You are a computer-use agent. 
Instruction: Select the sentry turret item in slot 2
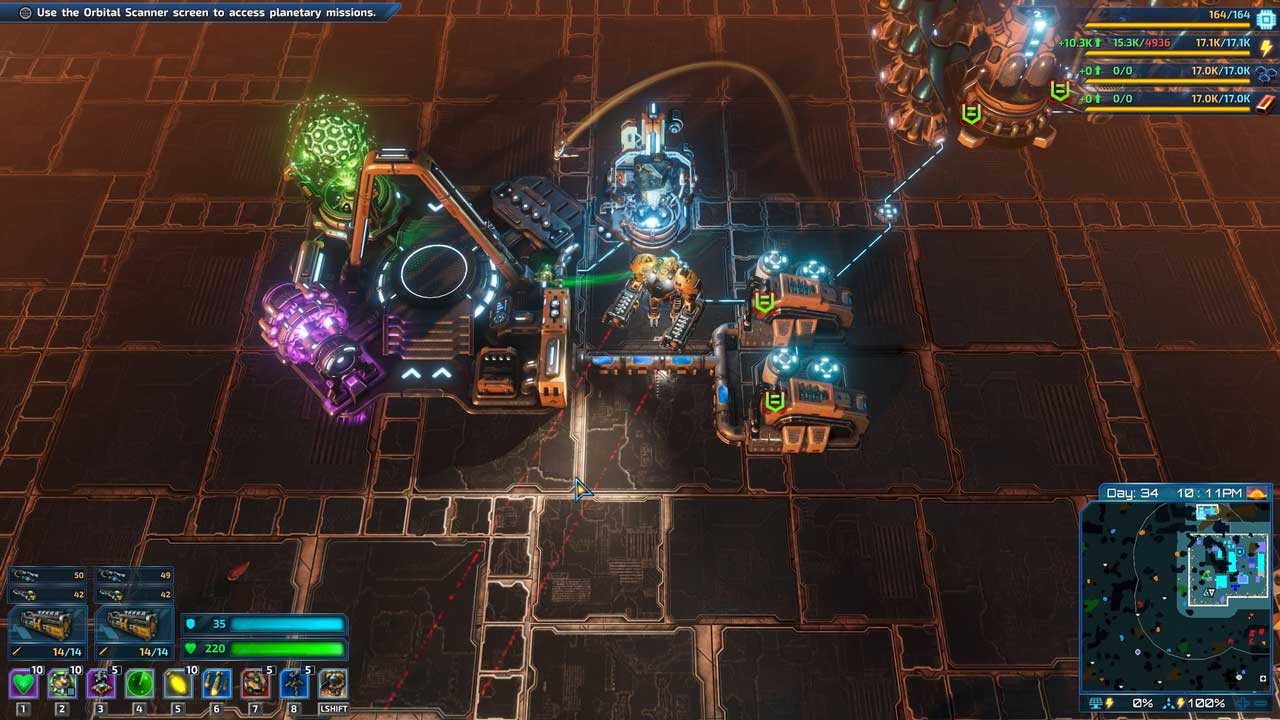coord(62,684)
